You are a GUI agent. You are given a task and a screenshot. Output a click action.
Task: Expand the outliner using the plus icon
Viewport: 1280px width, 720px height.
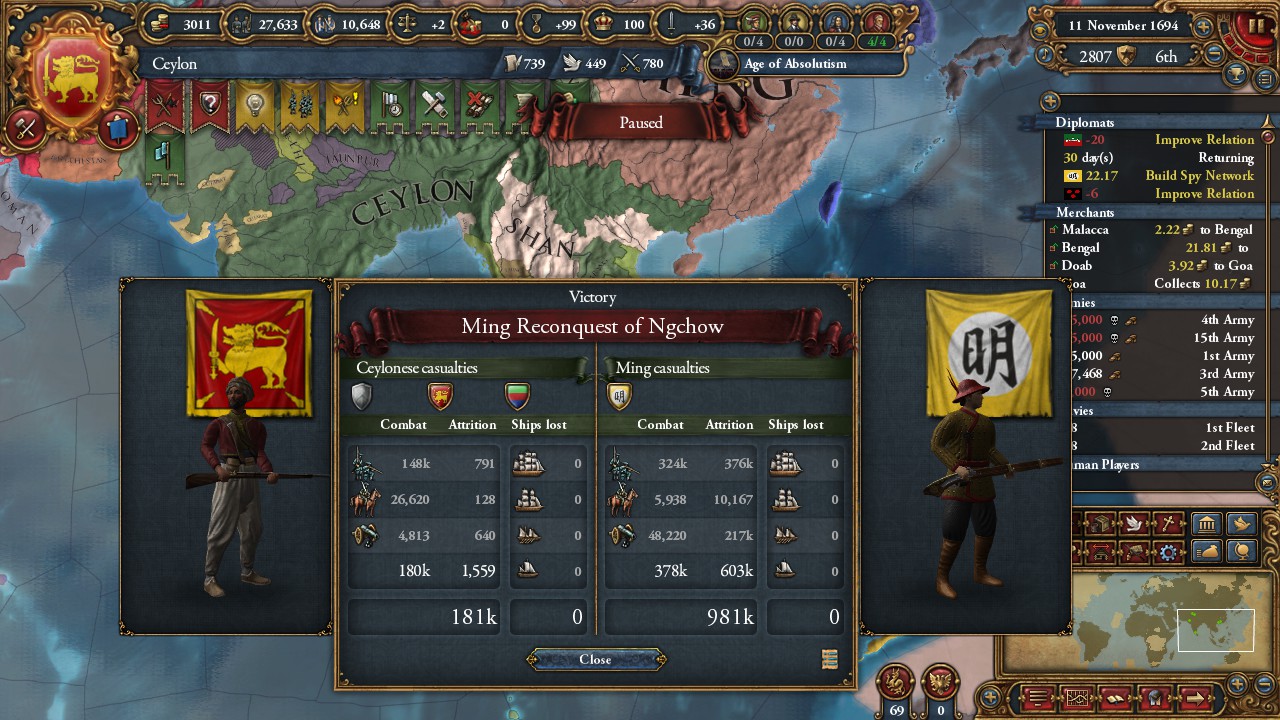[x=1051, y=100]
